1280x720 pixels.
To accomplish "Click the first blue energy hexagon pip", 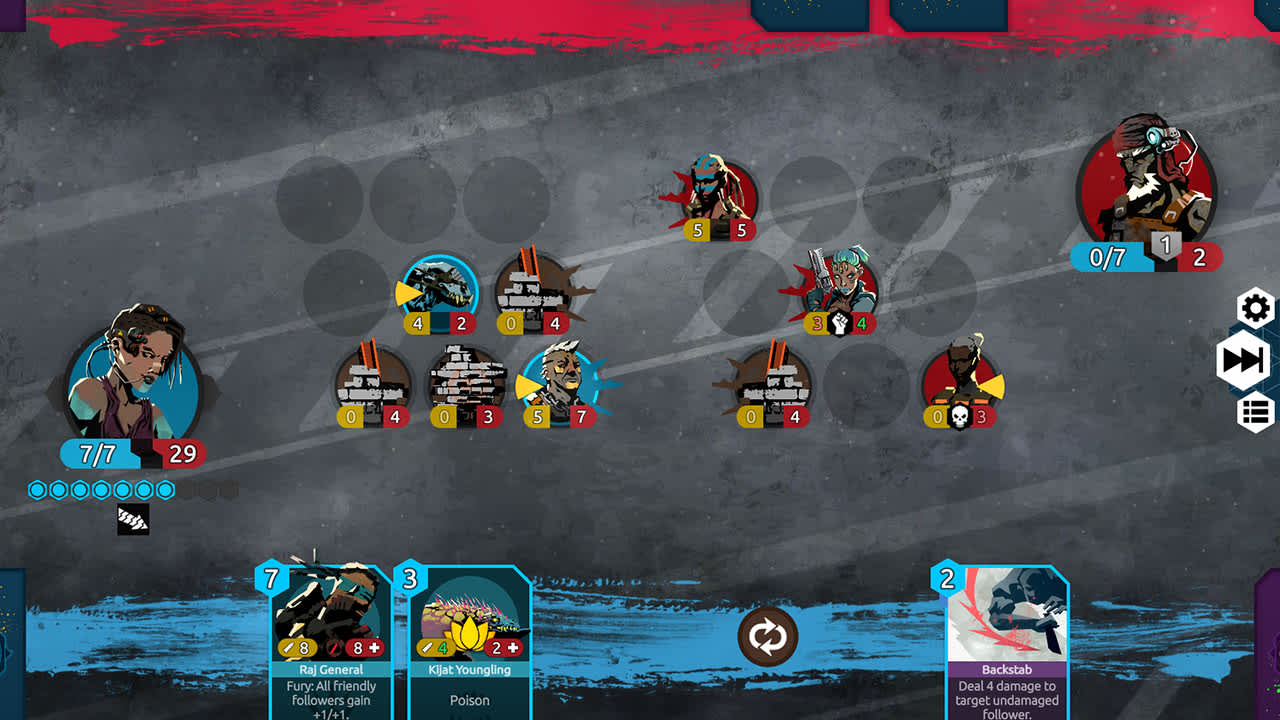I will 36,489.
